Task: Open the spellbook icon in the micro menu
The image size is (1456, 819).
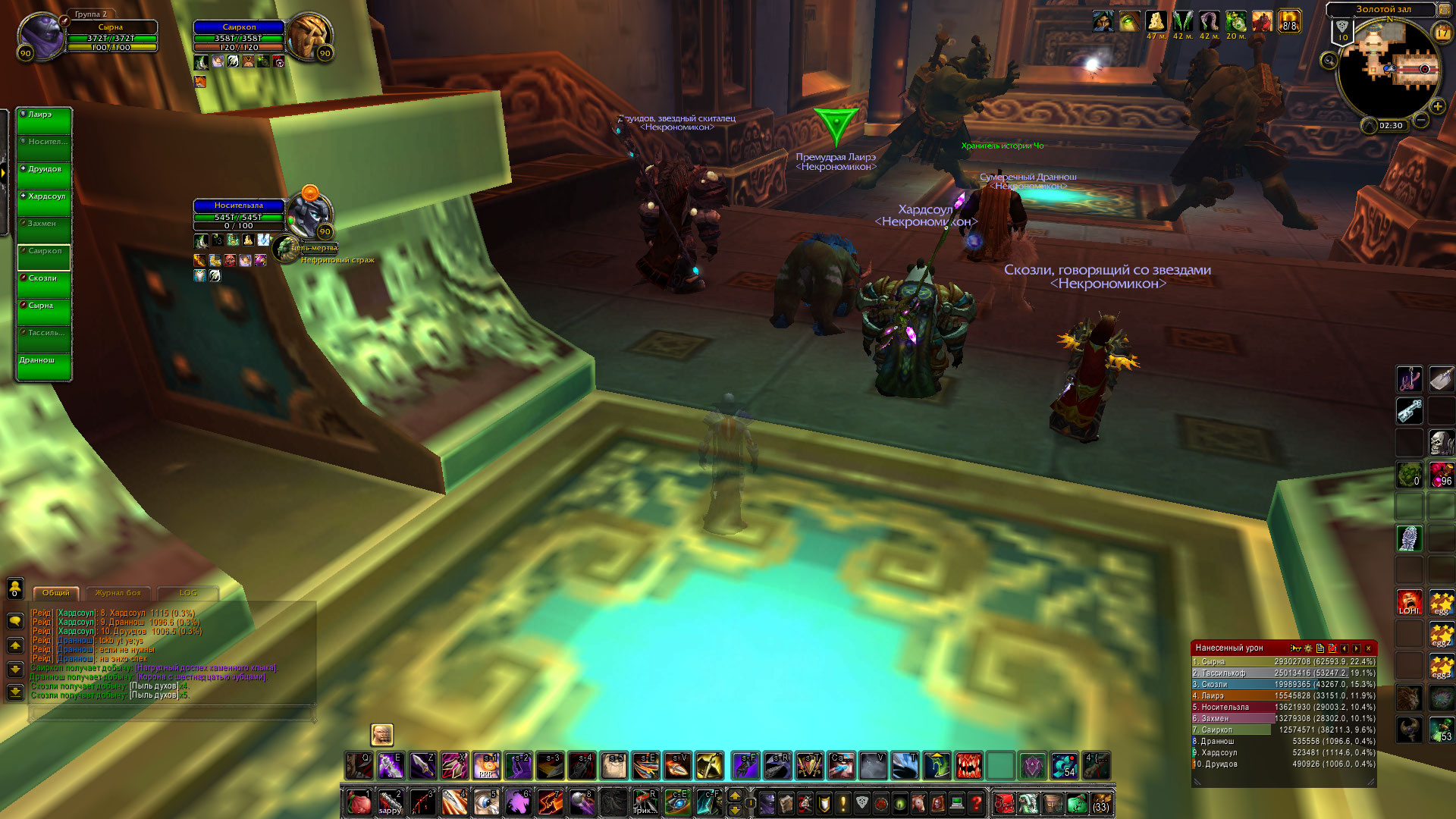Action: [786, 803]
